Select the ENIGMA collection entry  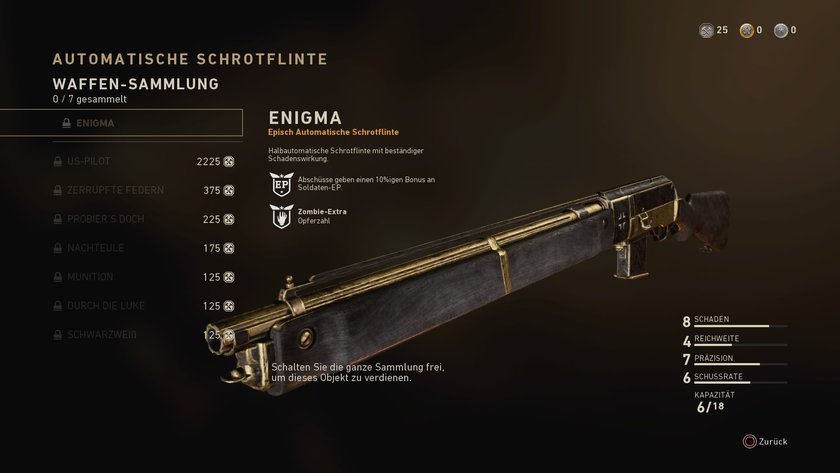tap(121, 123)
